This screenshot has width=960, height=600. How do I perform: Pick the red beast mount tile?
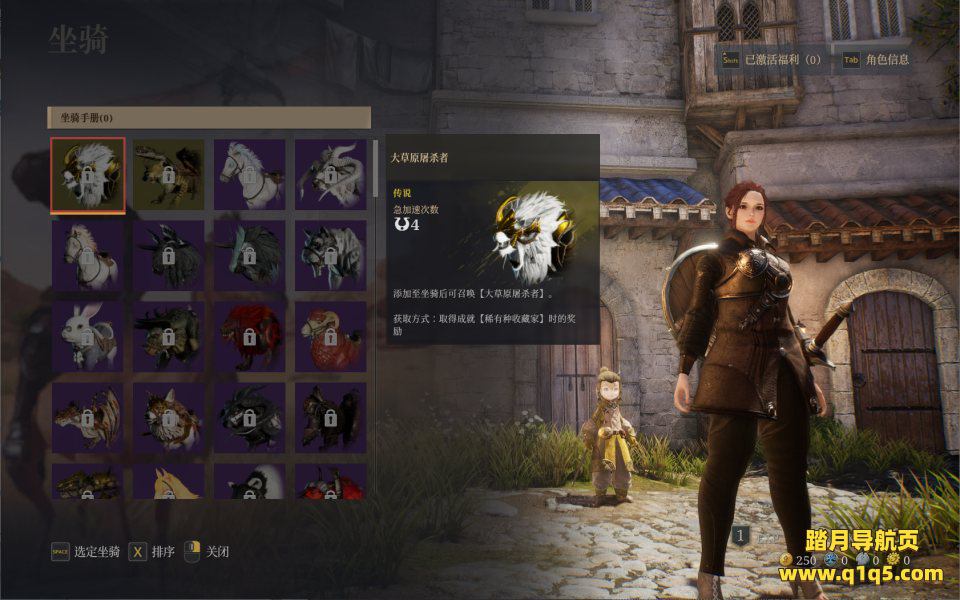[x=249, y=336]
